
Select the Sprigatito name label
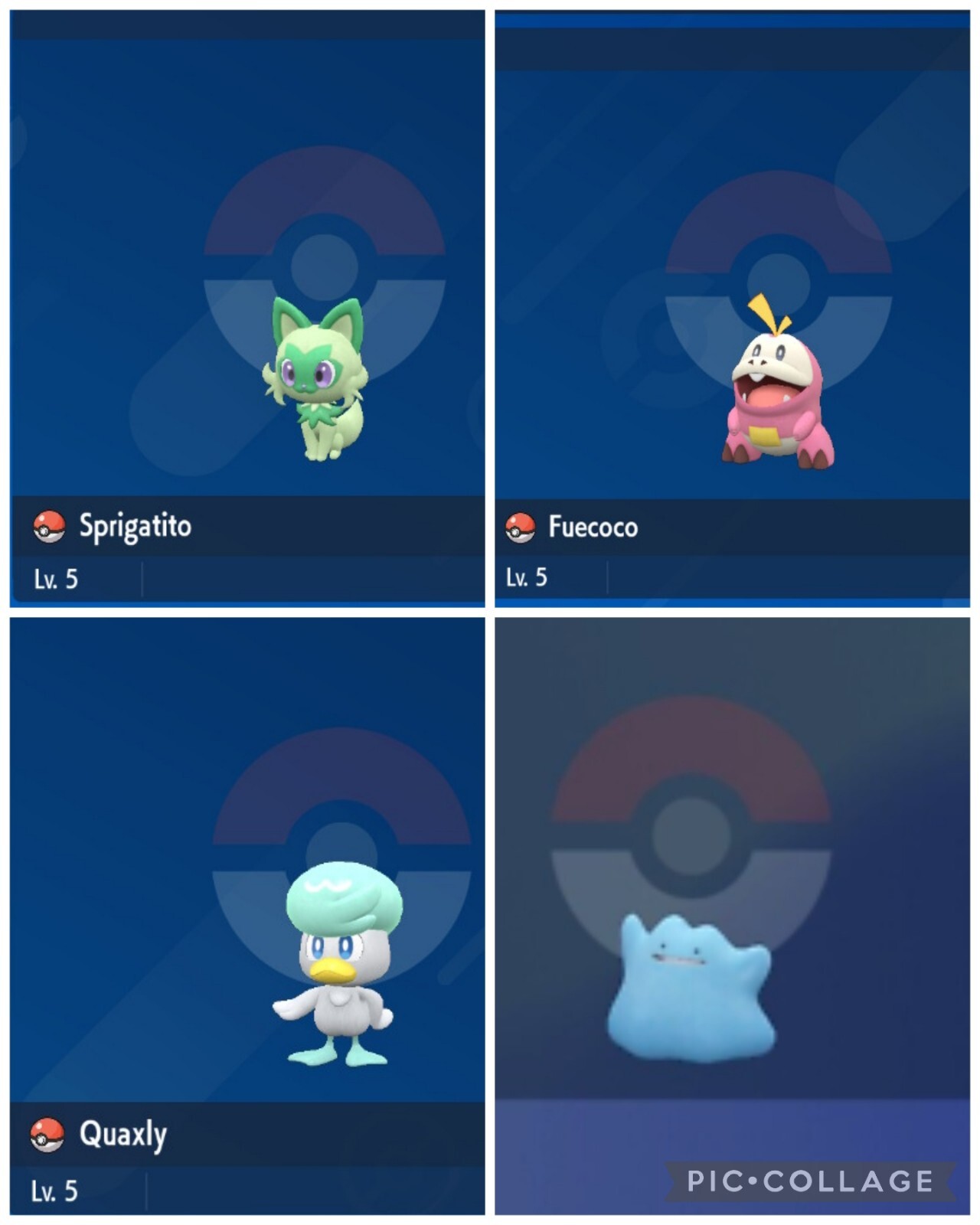[x=134, y=526]
